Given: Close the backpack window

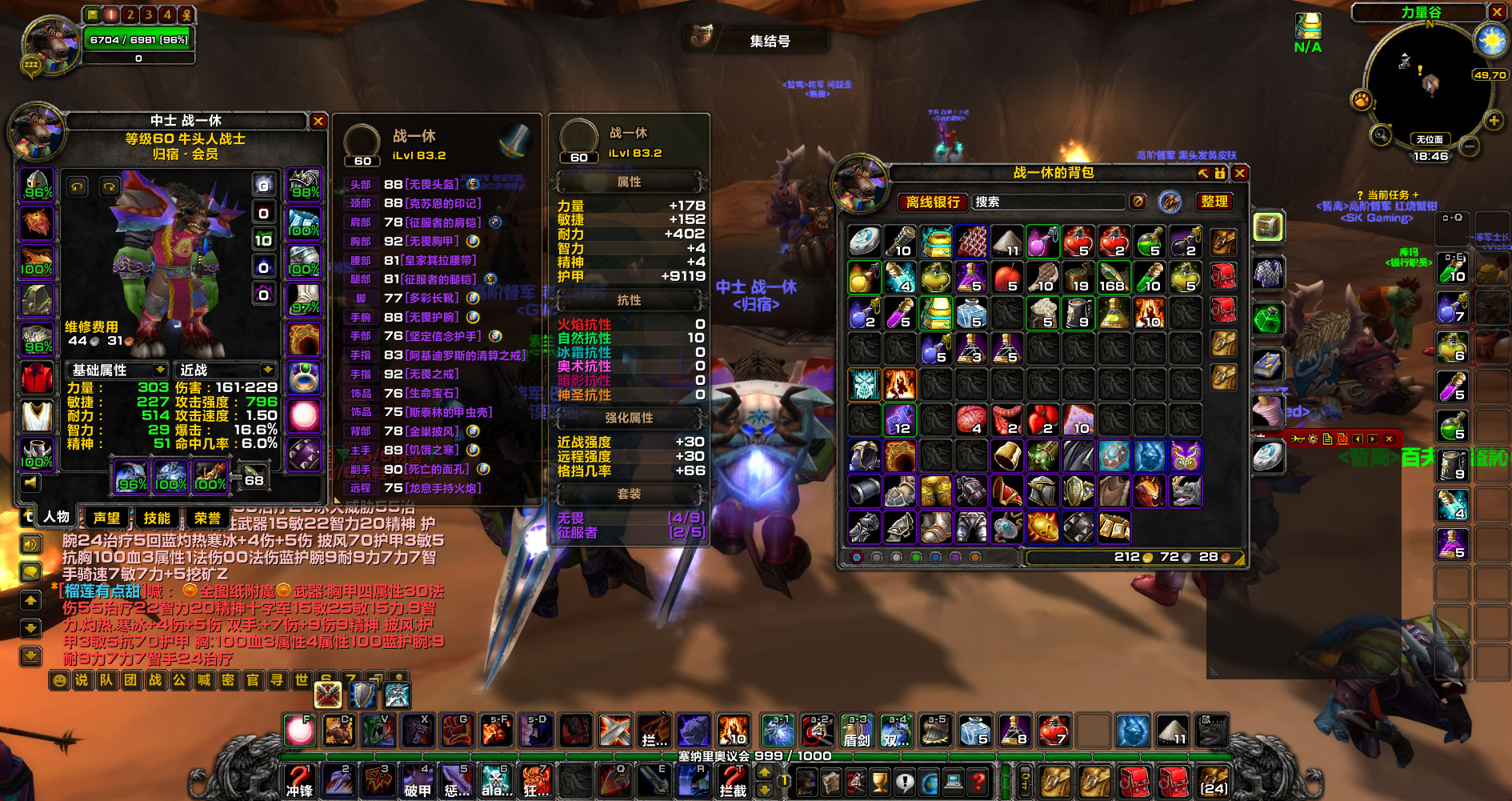Looking at the screenshot, I should click(1240, 173).
